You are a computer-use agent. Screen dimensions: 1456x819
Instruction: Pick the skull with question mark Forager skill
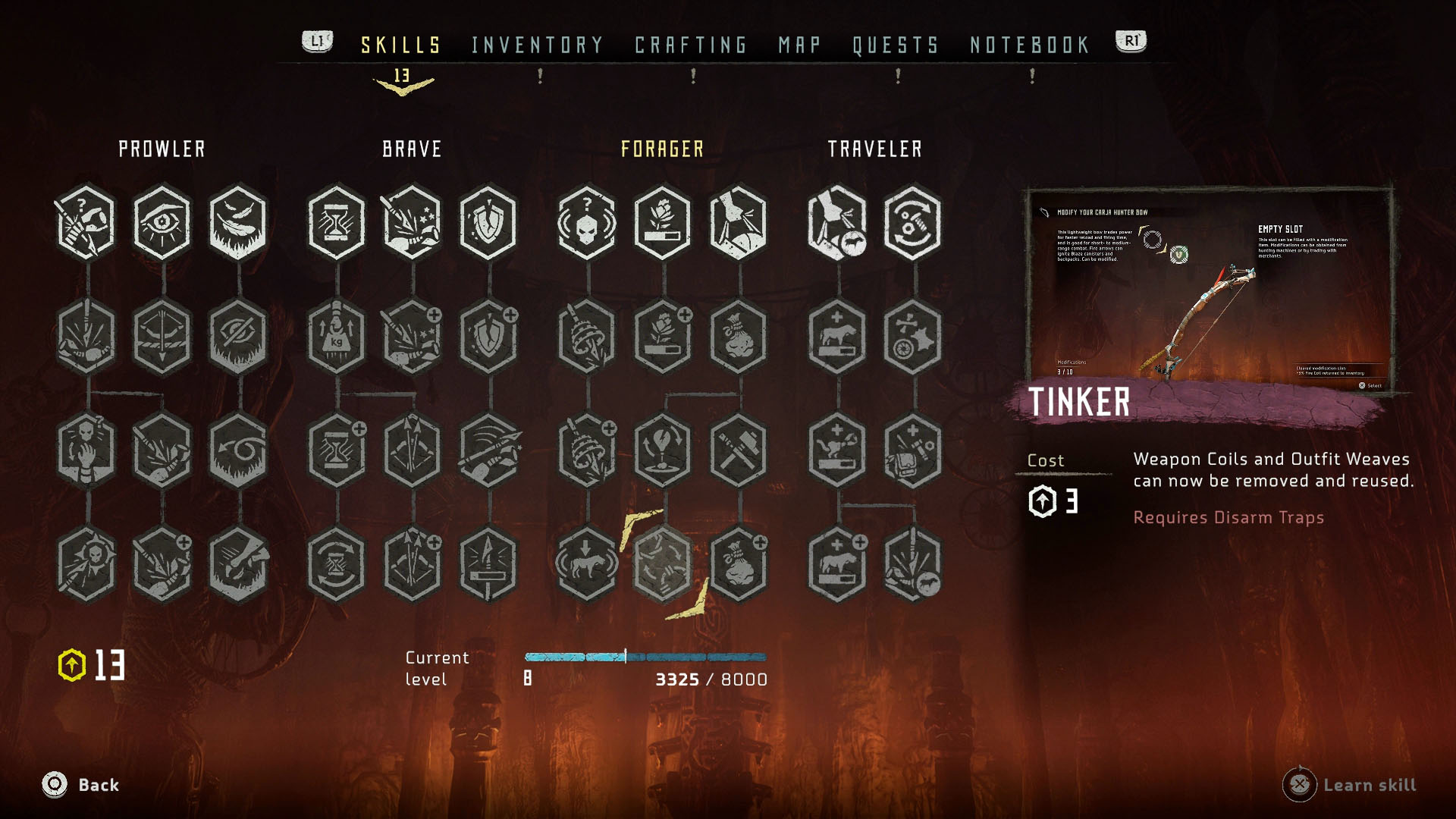(587, 222)
